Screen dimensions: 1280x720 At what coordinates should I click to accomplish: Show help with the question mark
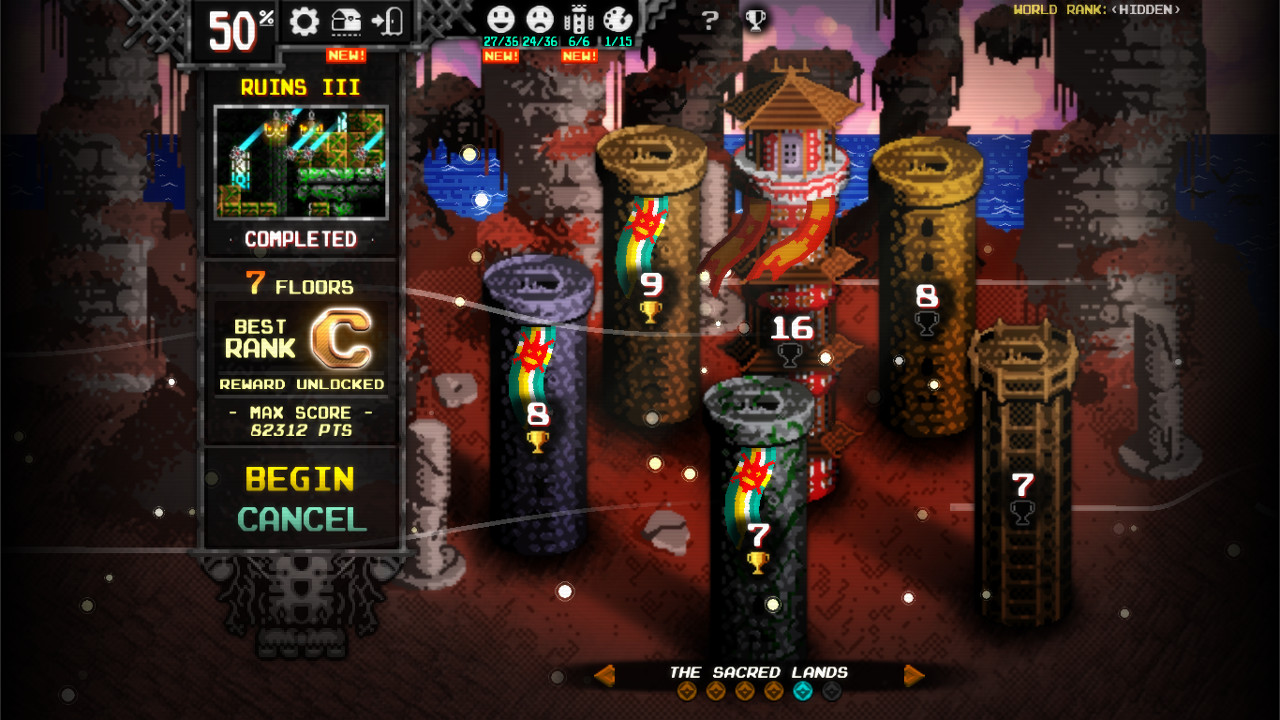710,21
